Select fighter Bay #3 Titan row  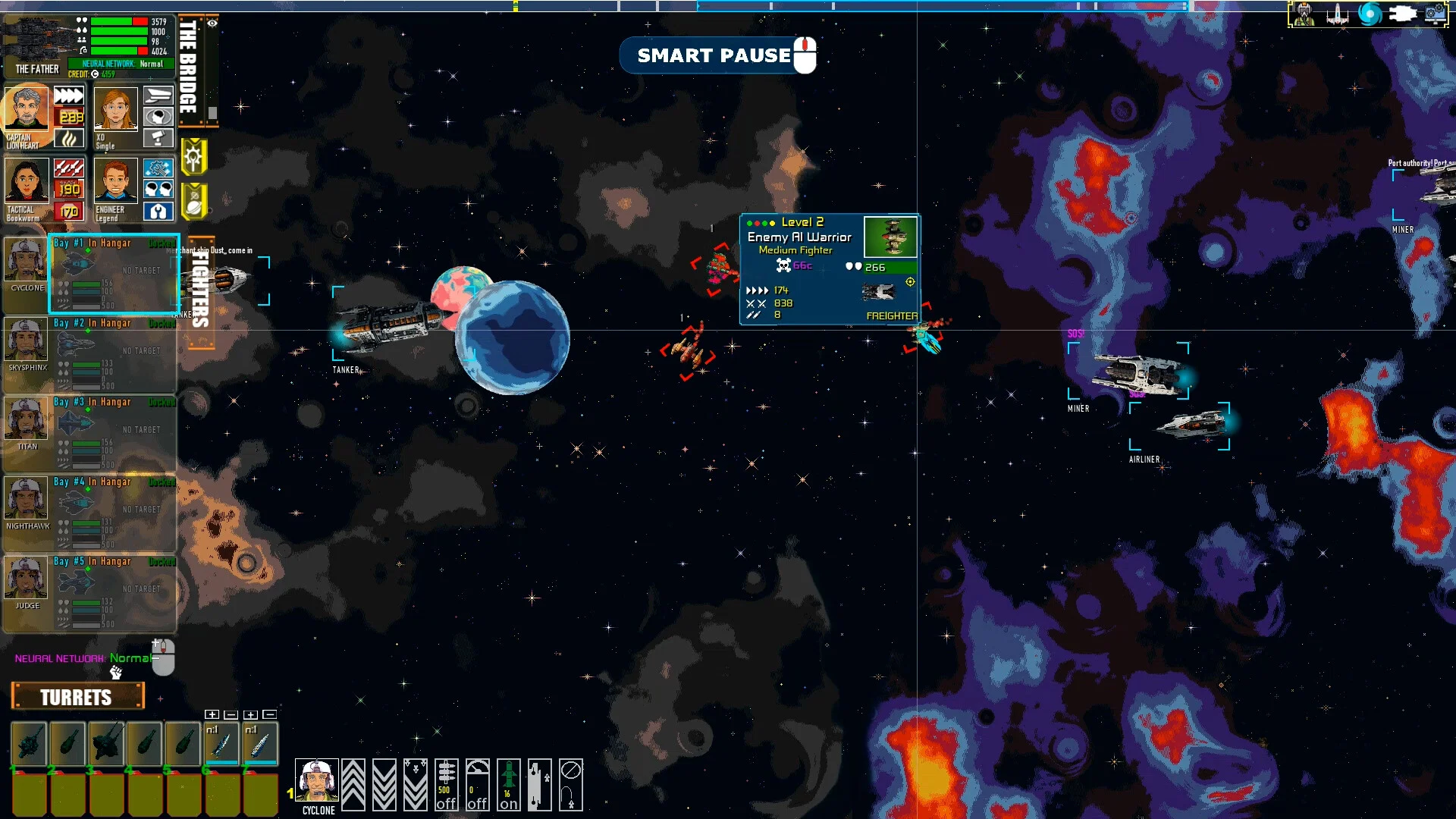pyautogui.click(x=114, y=432)
